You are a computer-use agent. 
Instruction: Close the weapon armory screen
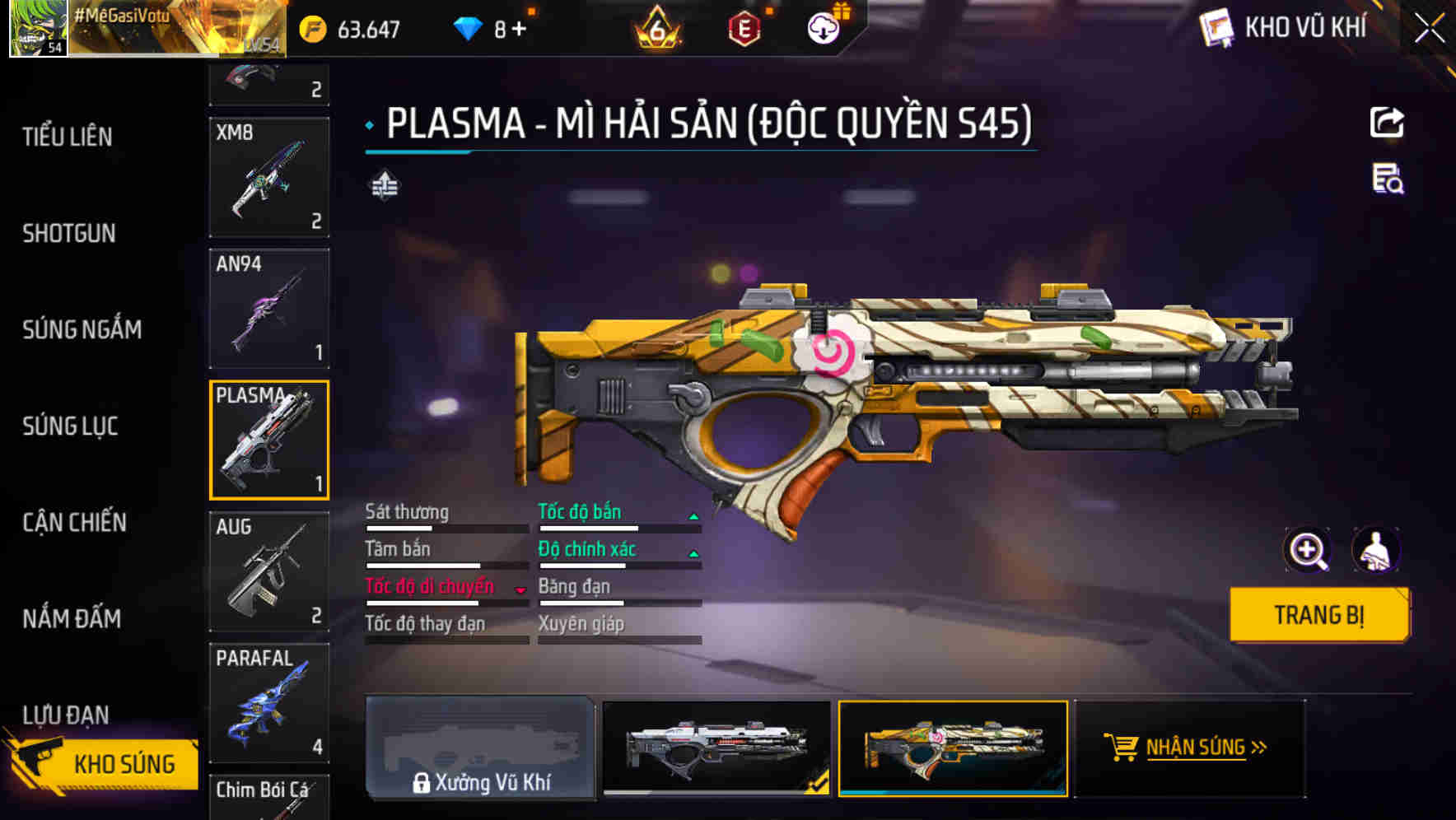pos(1429,29)
